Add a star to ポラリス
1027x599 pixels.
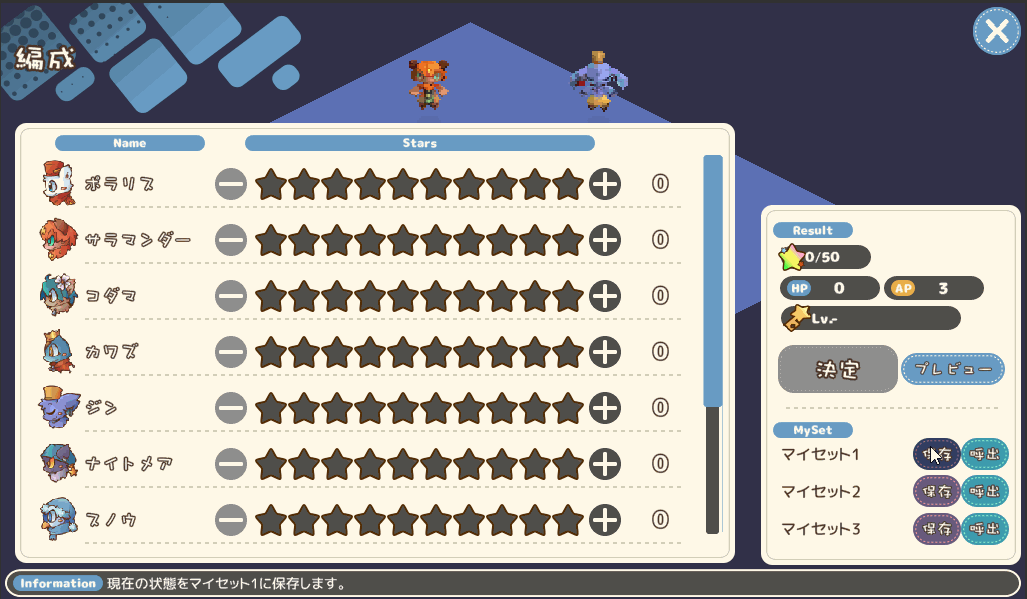(605, 184)
